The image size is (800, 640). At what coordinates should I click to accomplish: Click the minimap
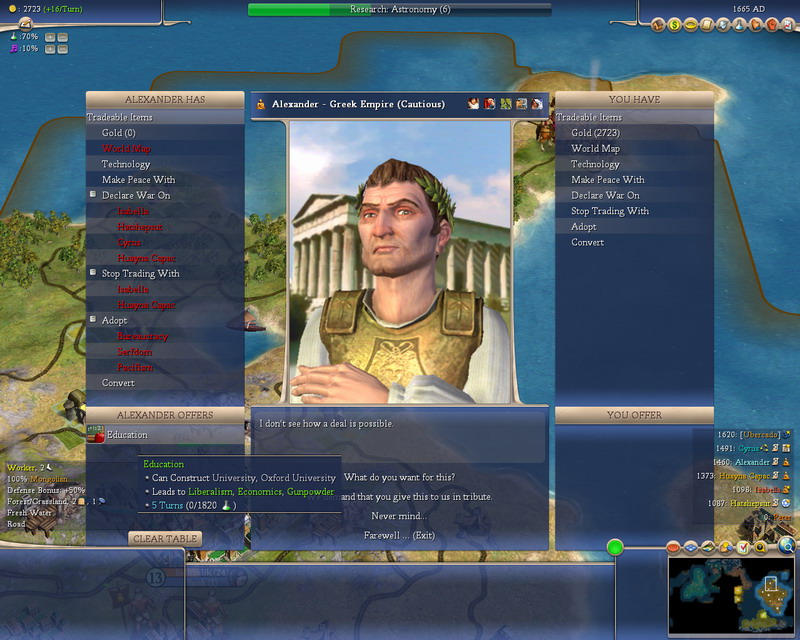(x=730, y=594)
